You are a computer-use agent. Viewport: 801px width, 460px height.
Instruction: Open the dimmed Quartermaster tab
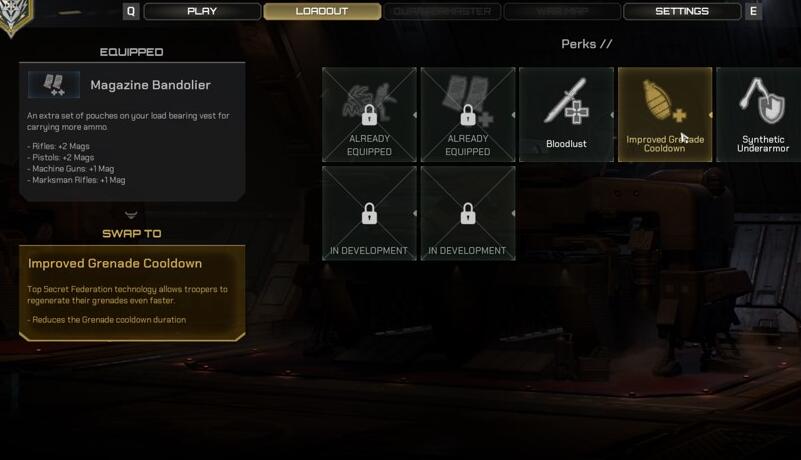click(x=441, y=11)
